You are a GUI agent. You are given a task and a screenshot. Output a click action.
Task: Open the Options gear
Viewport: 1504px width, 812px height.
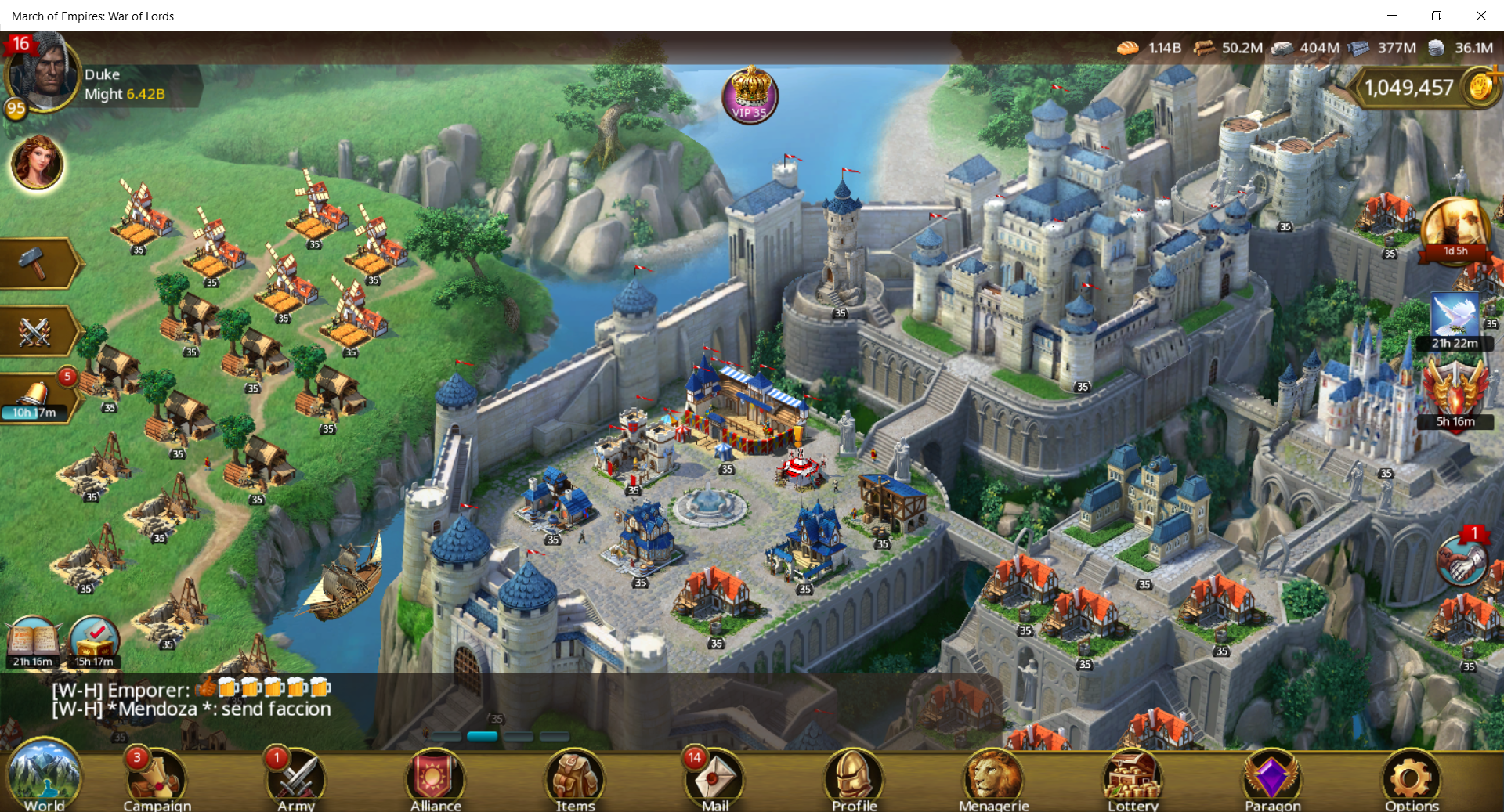point(1412,779)
